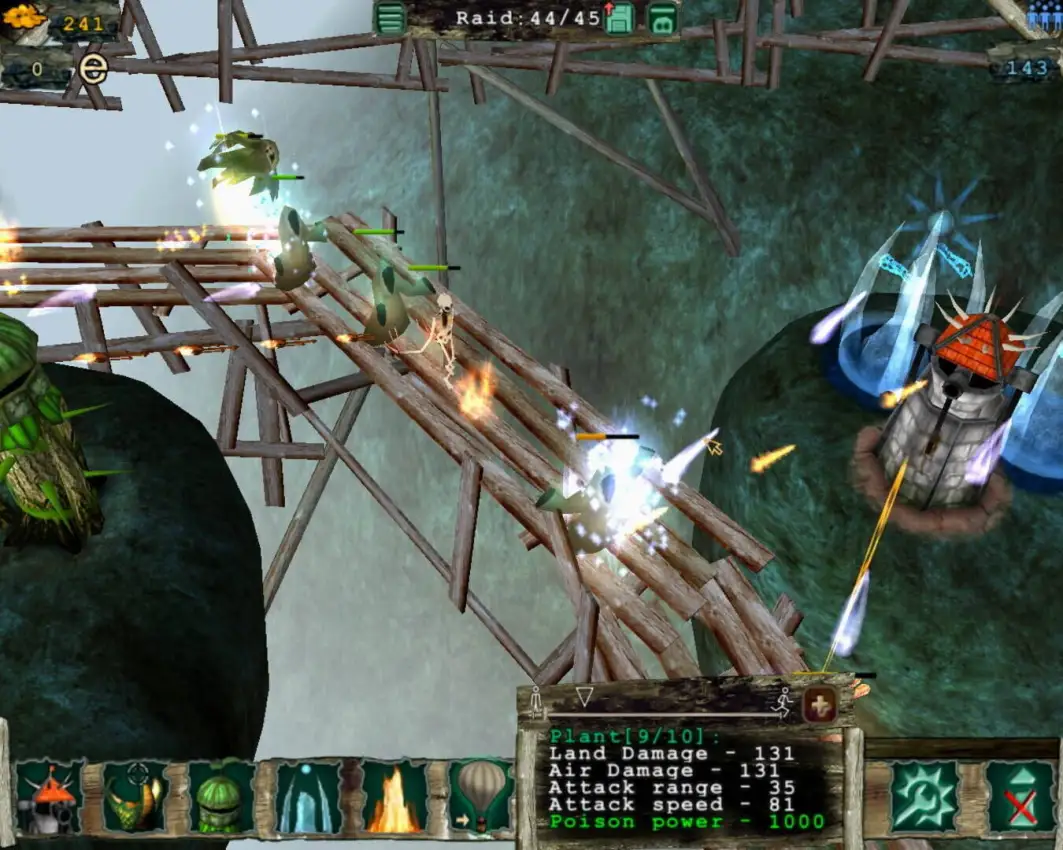
Task: Pick the ice crystal tower build icon
Action: coord(308,797)
